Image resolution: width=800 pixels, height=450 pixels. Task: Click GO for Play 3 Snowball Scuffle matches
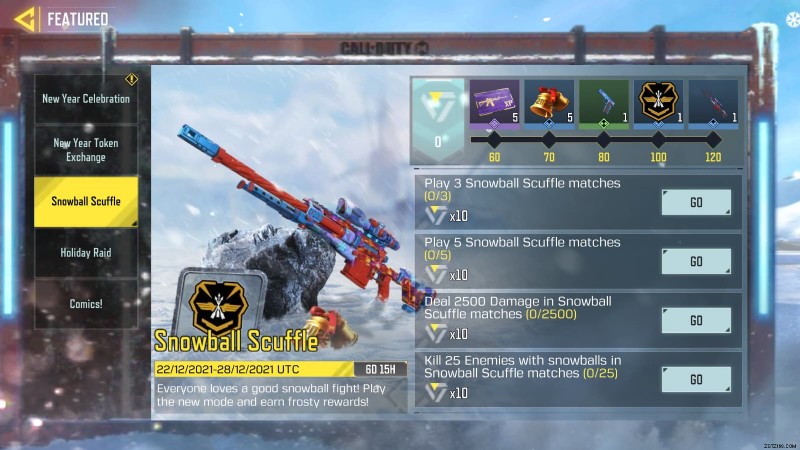pos(696,202)
